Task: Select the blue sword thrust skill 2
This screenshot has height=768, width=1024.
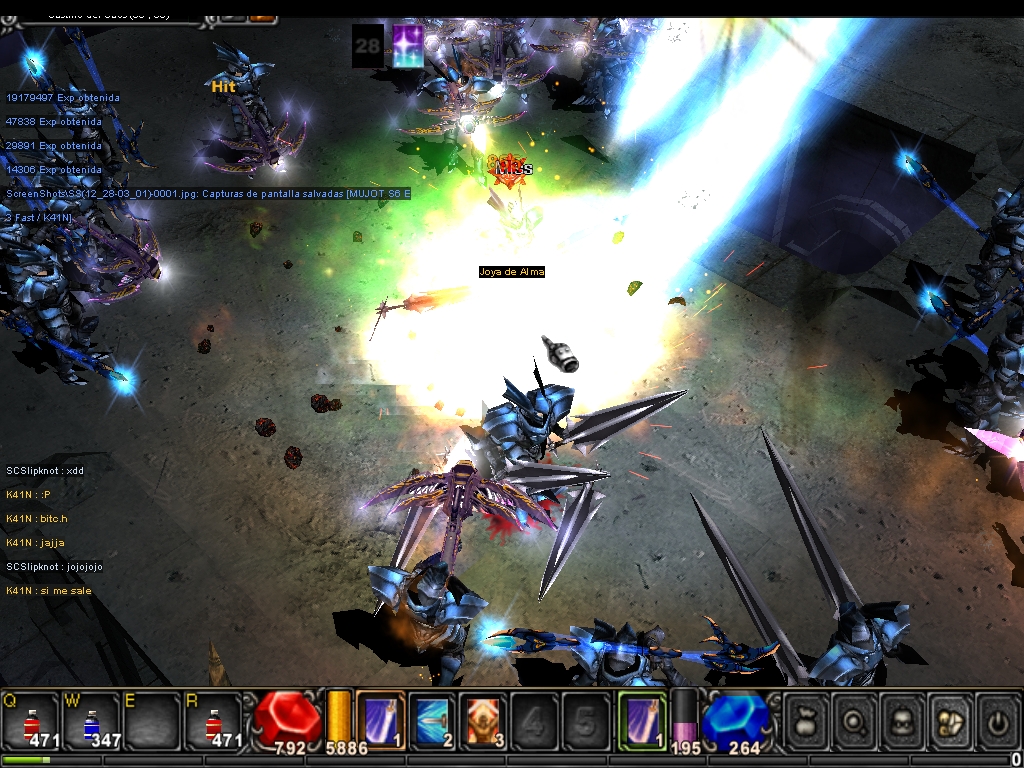Action: [x=432, y=719]
